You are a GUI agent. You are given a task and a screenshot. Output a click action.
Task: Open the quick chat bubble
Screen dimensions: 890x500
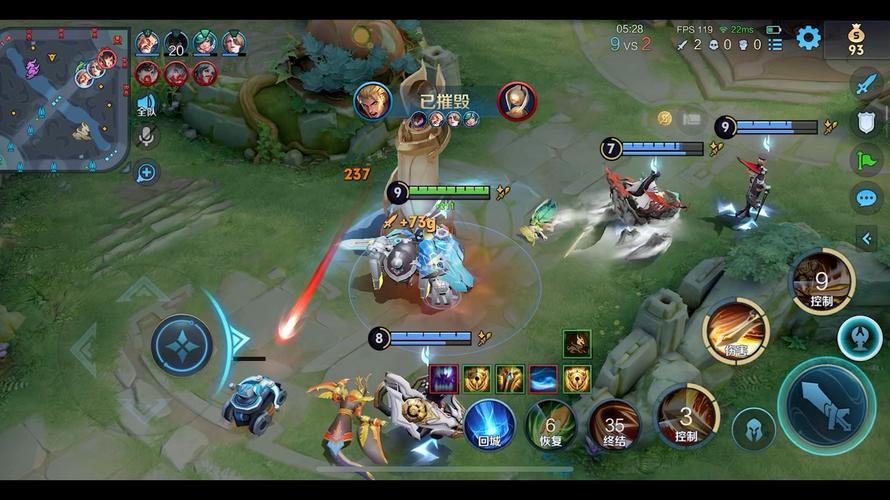click(x=865, y=198)
